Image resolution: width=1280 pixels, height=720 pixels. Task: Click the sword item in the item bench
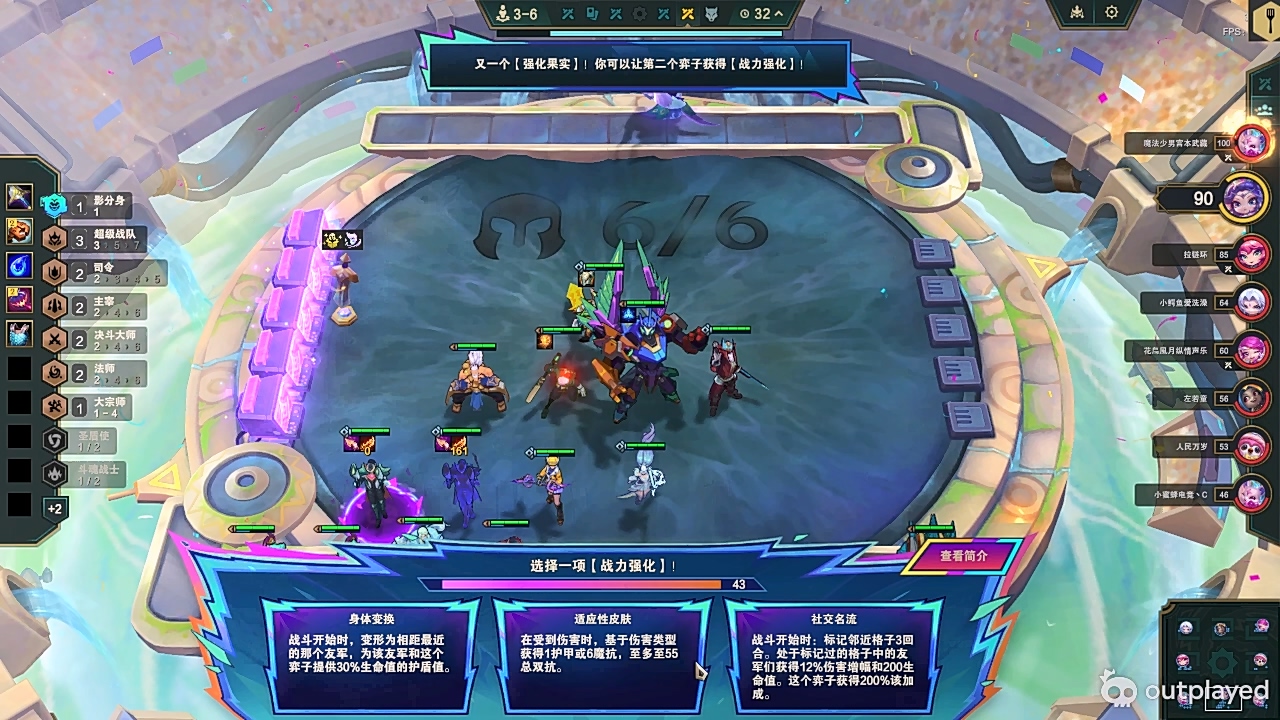coord(20,197)
